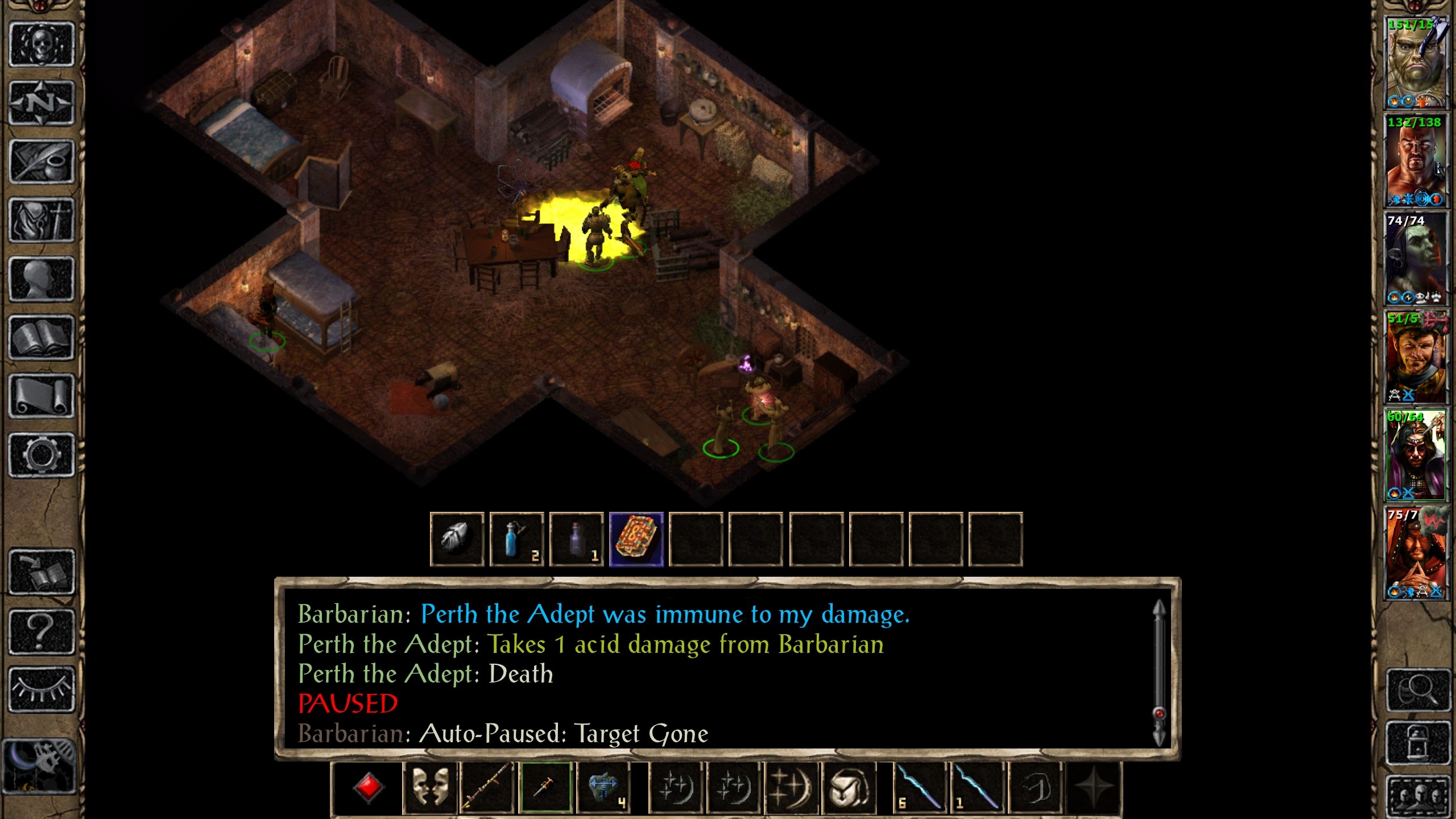Use the blue potion flask in quick slot
Screen dimensions: 1456x819
pyautogui.click(x=516, y=539)
